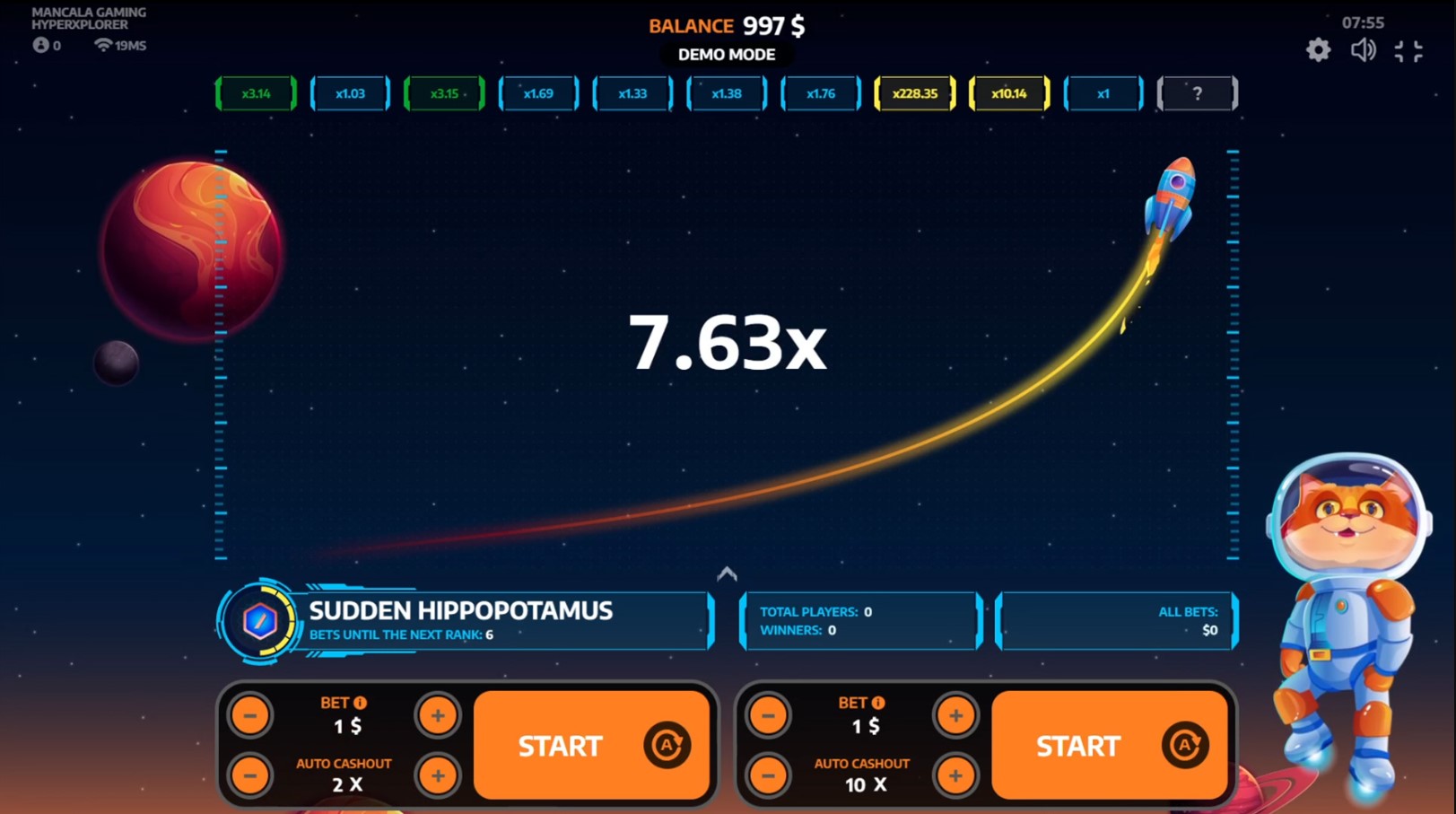The width and height of the screenshot is (1456, 814).
Task: Lower the 10 X auto cashout value
Action: (x=769, y=775)
